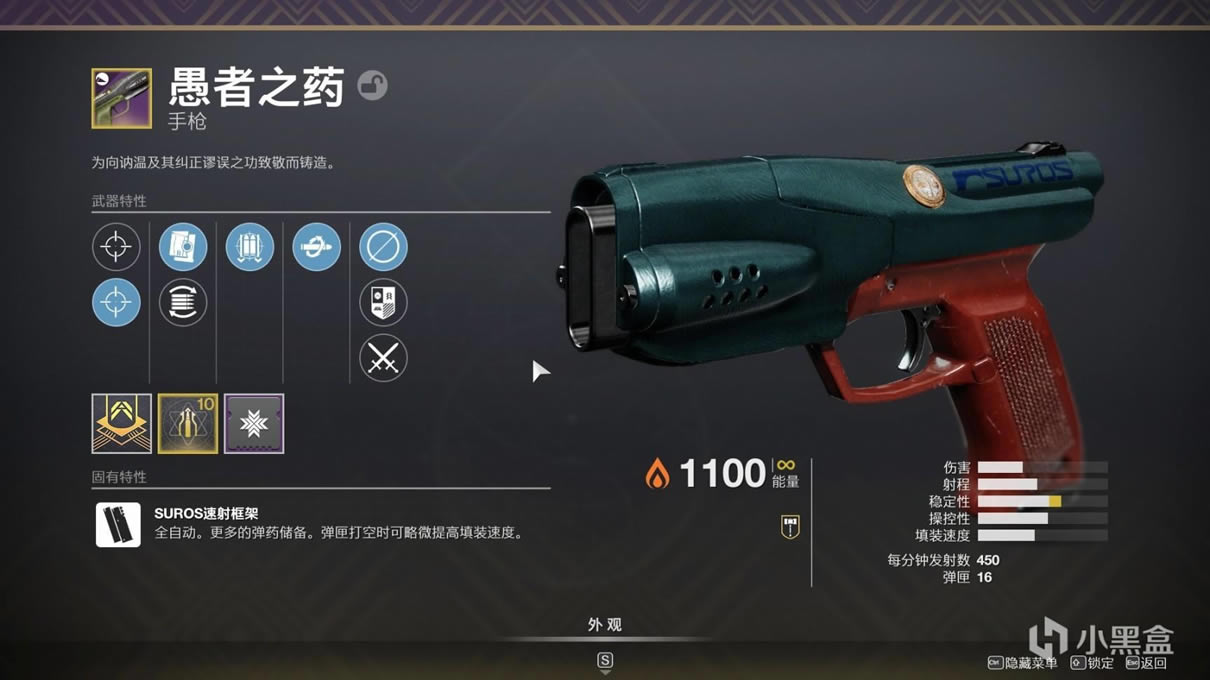
Task: Select the blue slashed circle tracker option
Action: (x=383, y=247)
